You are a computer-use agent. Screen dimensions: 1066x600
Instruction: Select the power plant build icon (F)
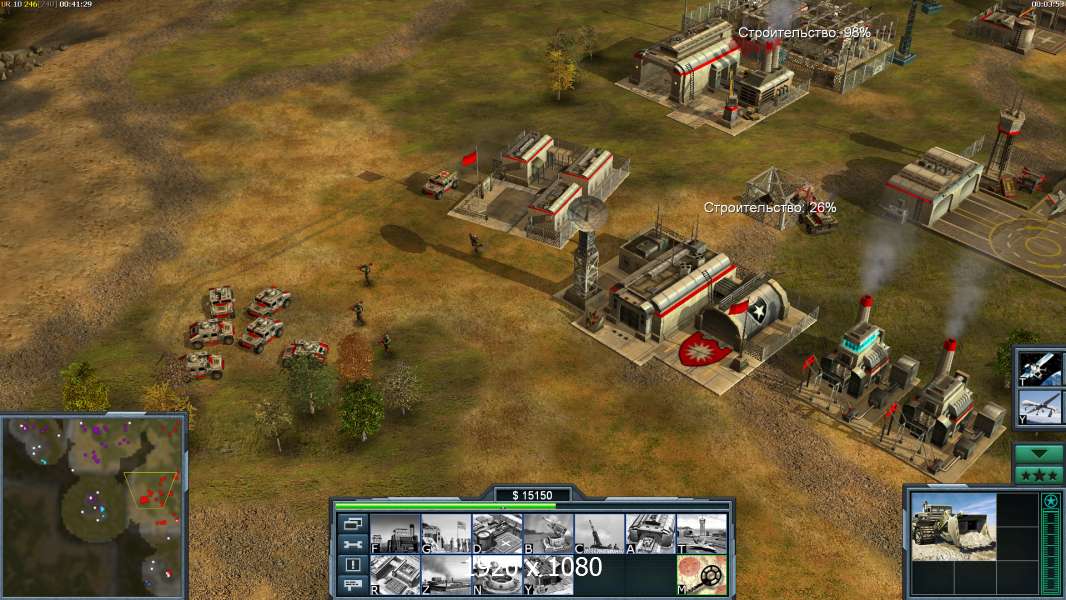pyautogui.click(x=395, y=533)
